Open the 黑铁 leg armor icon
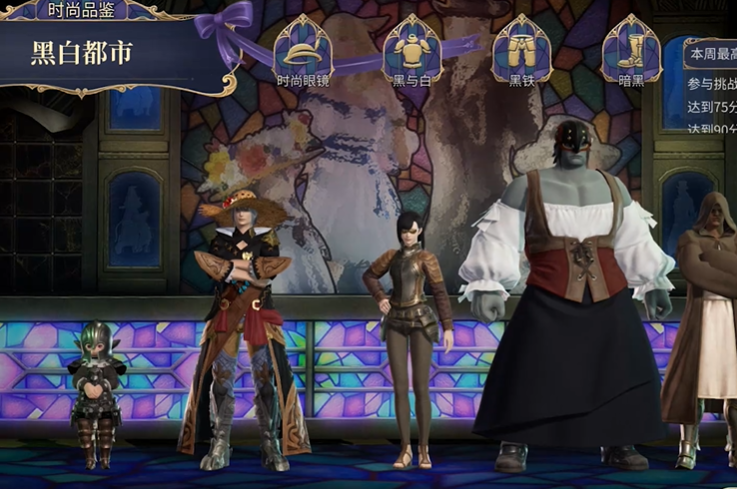 (x=522, y=47)
